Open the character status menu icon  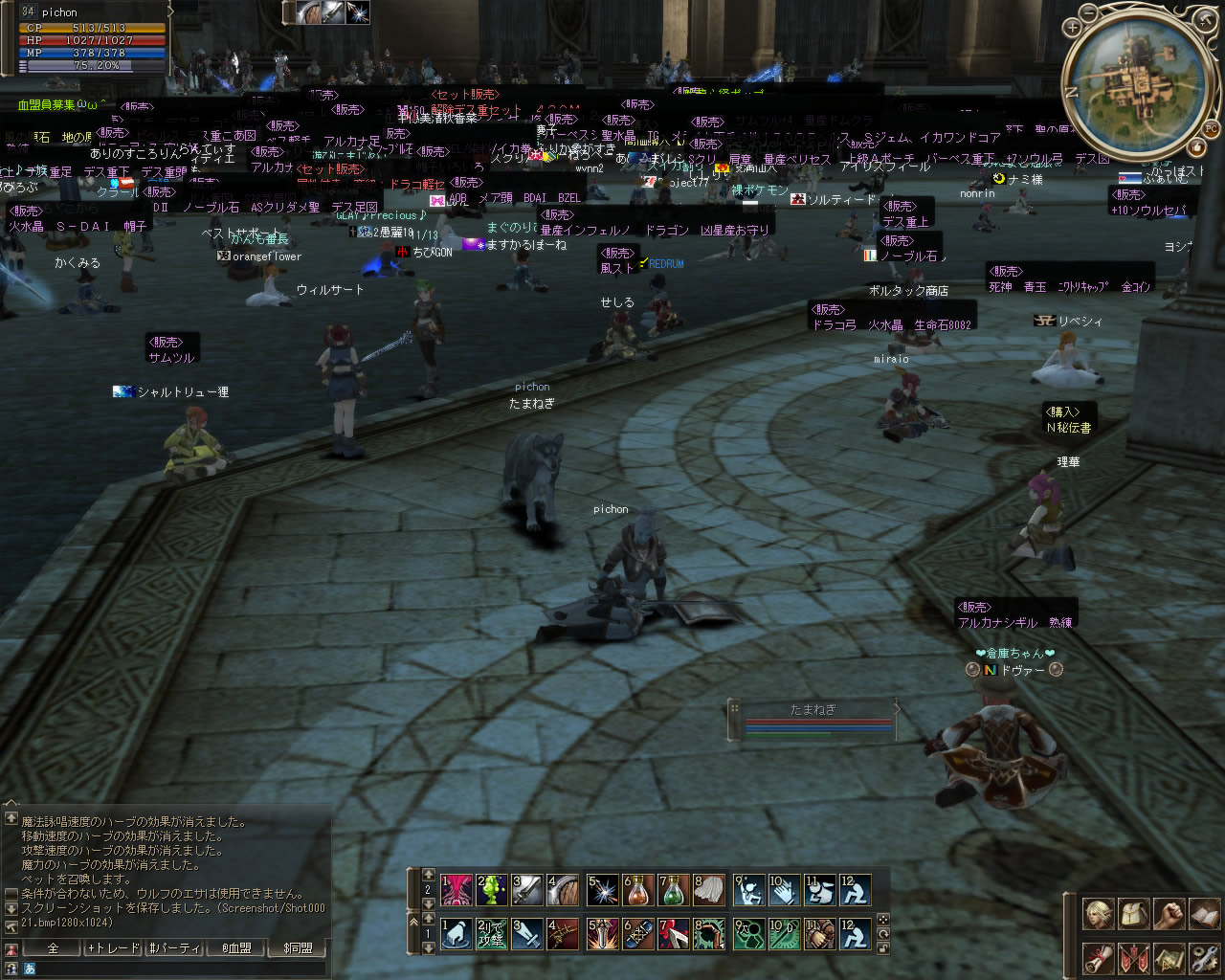coord(1097,914)
